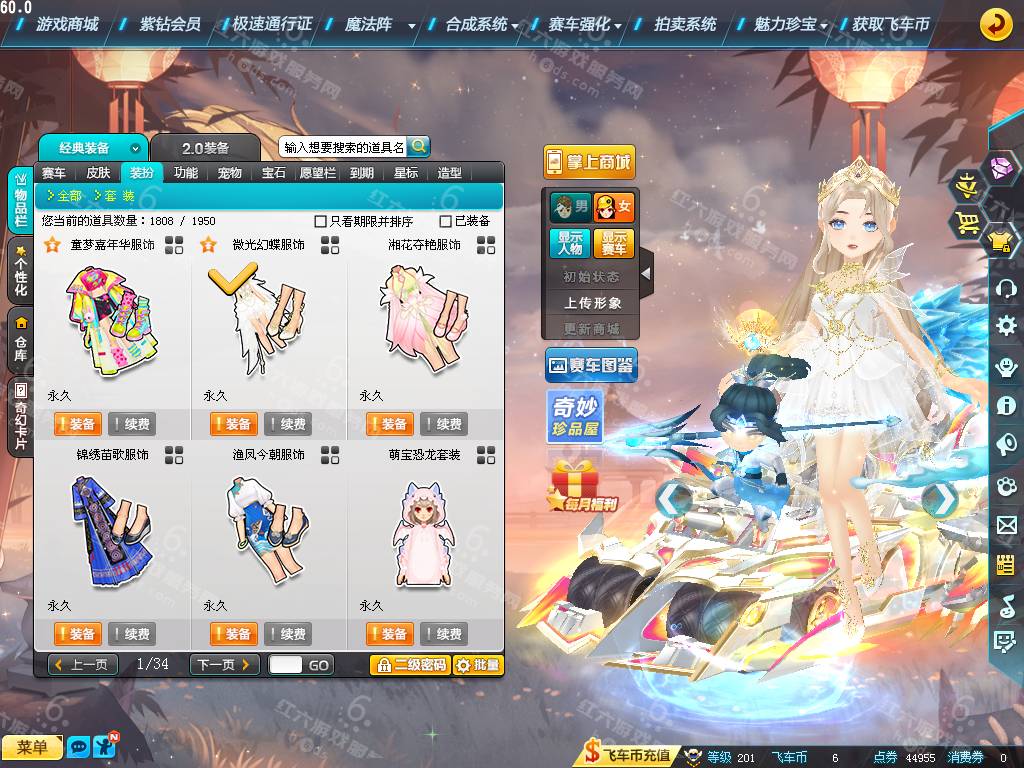Equip the 湘花夺艳服饰 outfit

[x=389, y=424]
